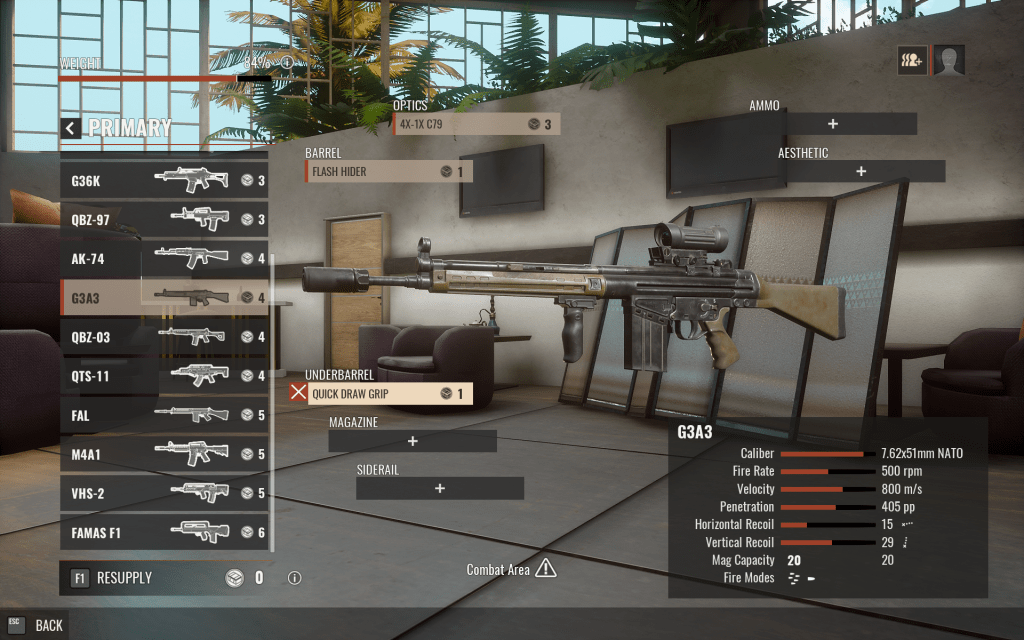Viewport: 1024px width, 640px height.
Task: Go back from the Primary weapon list
Action: [70, 128]
